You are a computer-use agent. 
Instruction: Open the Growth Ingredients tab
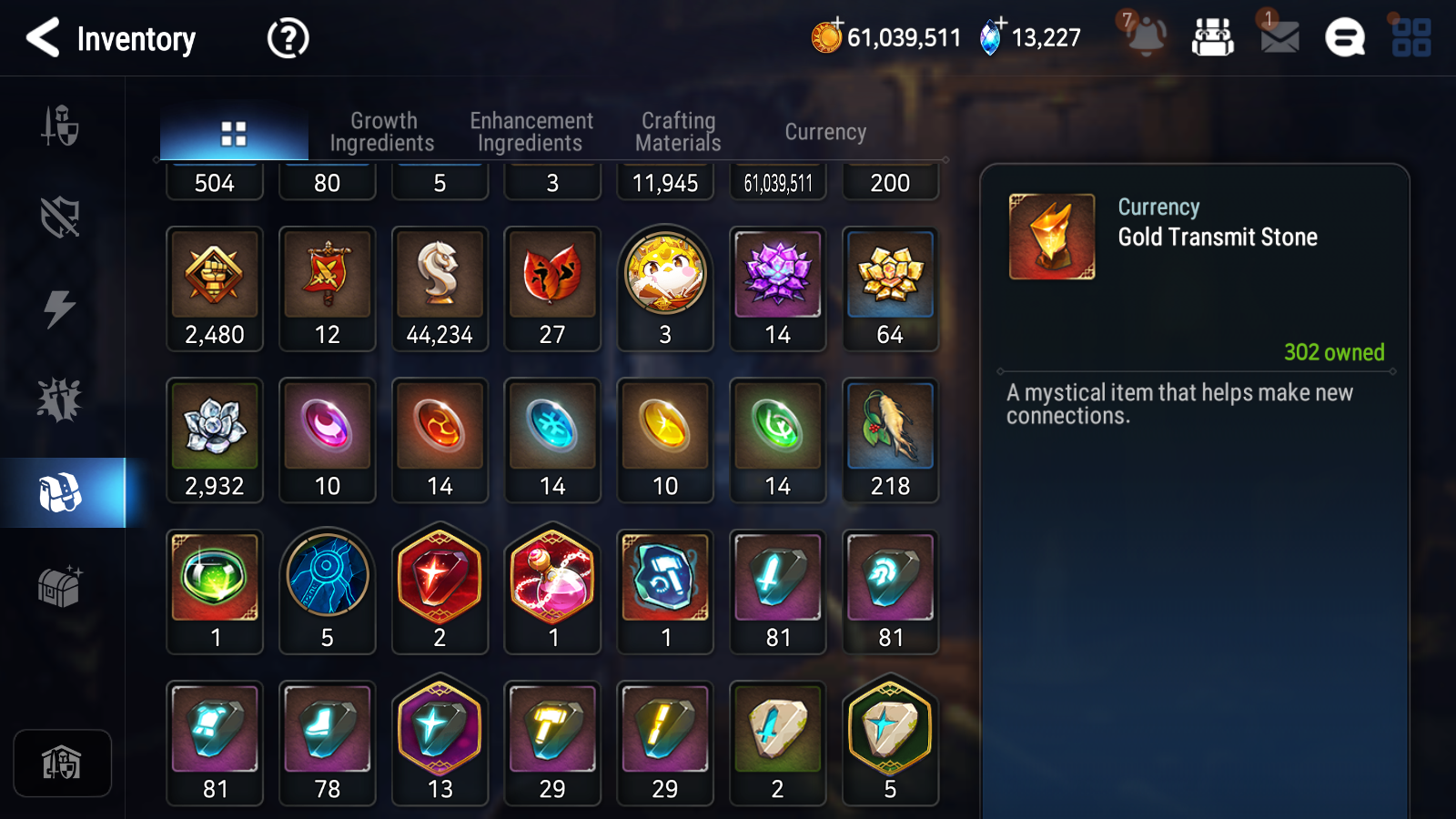pos(383,130)
